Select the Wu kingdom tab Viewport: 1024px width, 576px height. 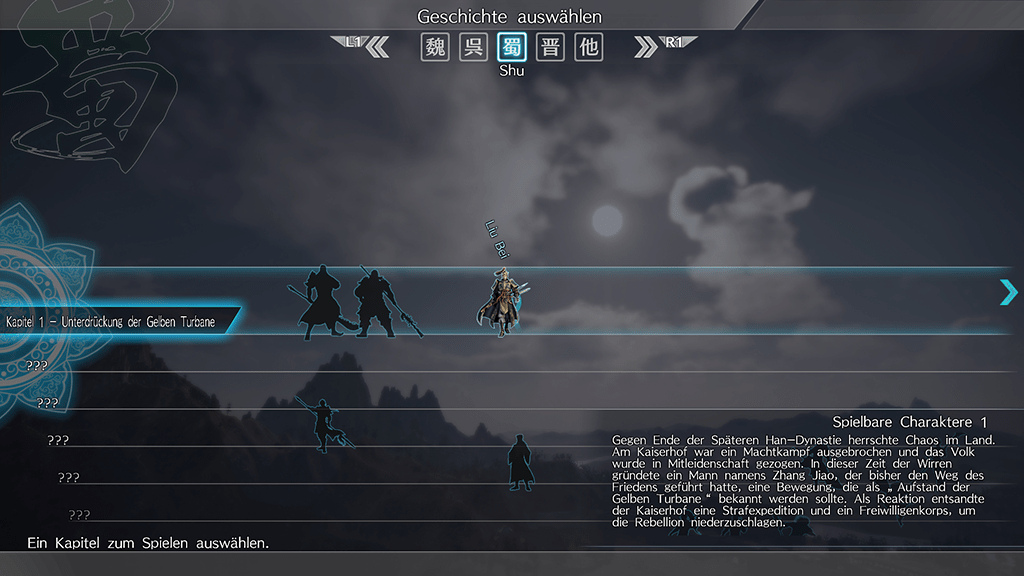coord(473,47)
